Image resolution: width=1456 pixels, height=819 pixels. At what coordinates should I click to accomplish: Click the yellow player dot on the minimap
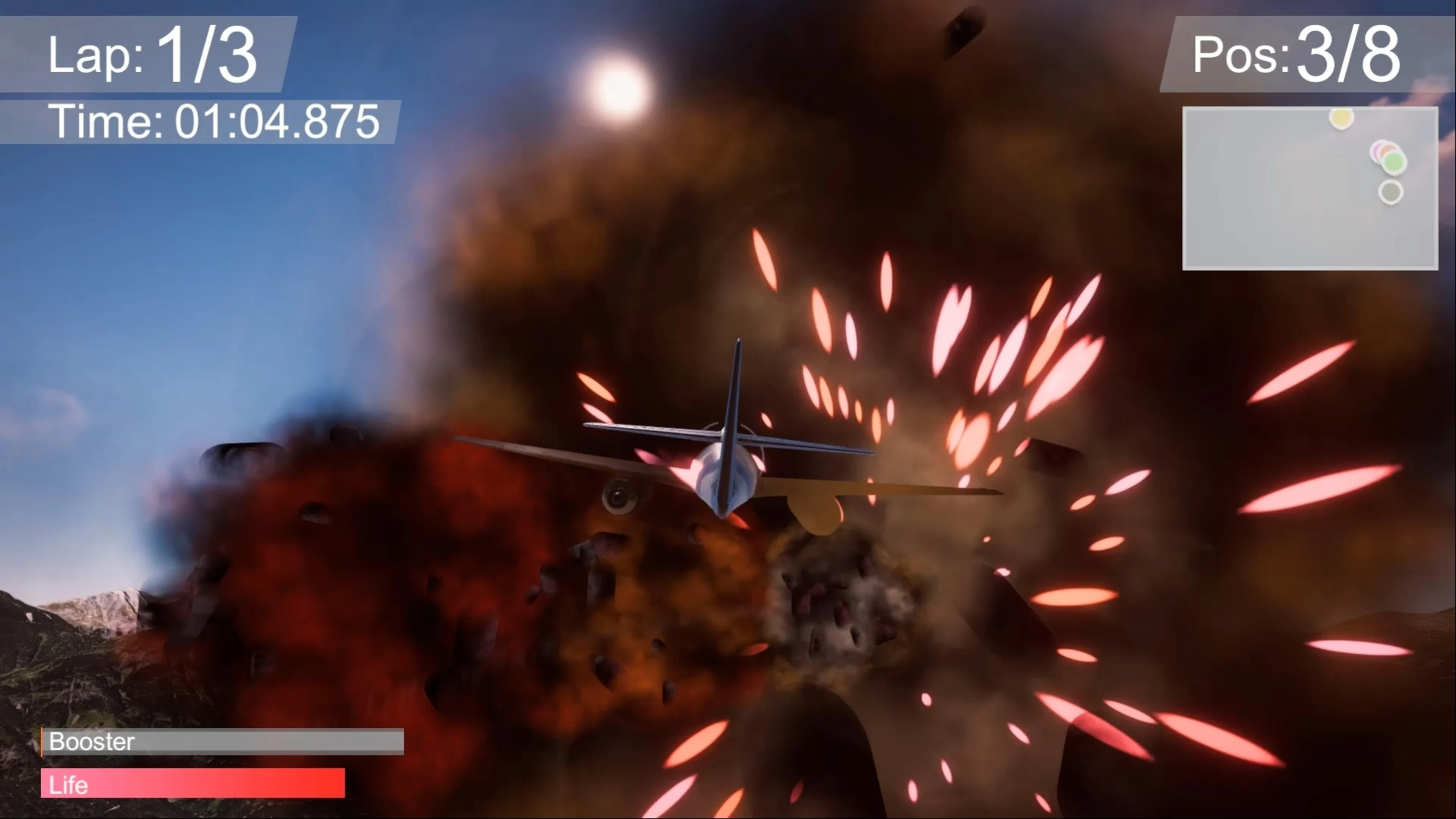(1341, 119)
